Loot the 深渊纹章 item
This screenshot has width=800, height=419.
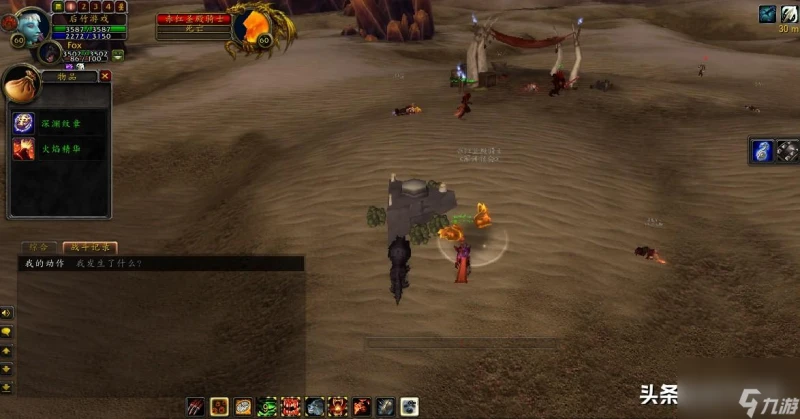23,123
